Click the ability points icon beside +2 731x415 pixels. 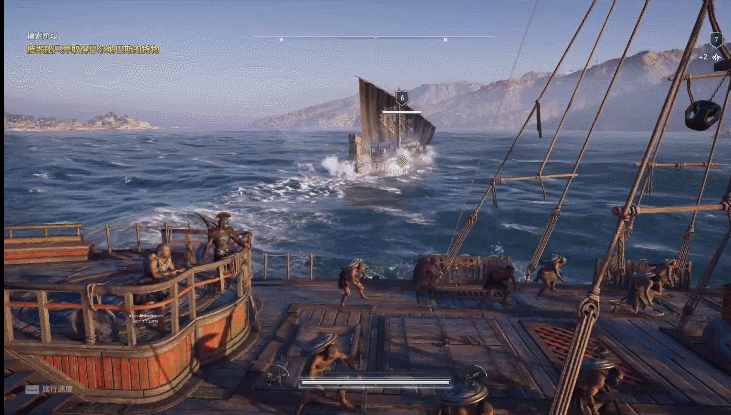click(717, 57)
